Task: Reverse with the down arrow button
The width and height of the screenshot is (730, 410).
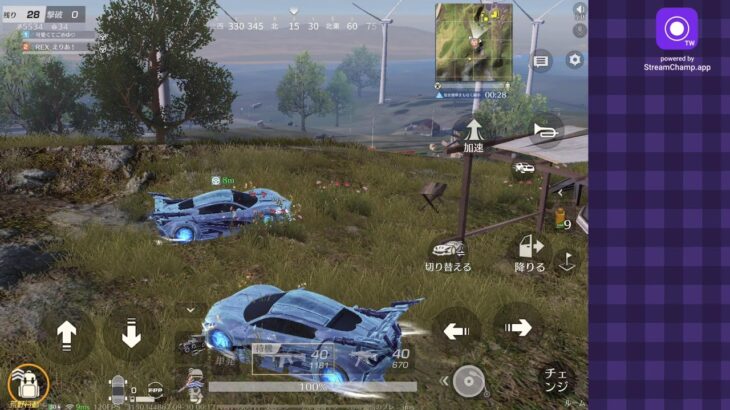Action: pyautogui.click(x=131, y=334)
